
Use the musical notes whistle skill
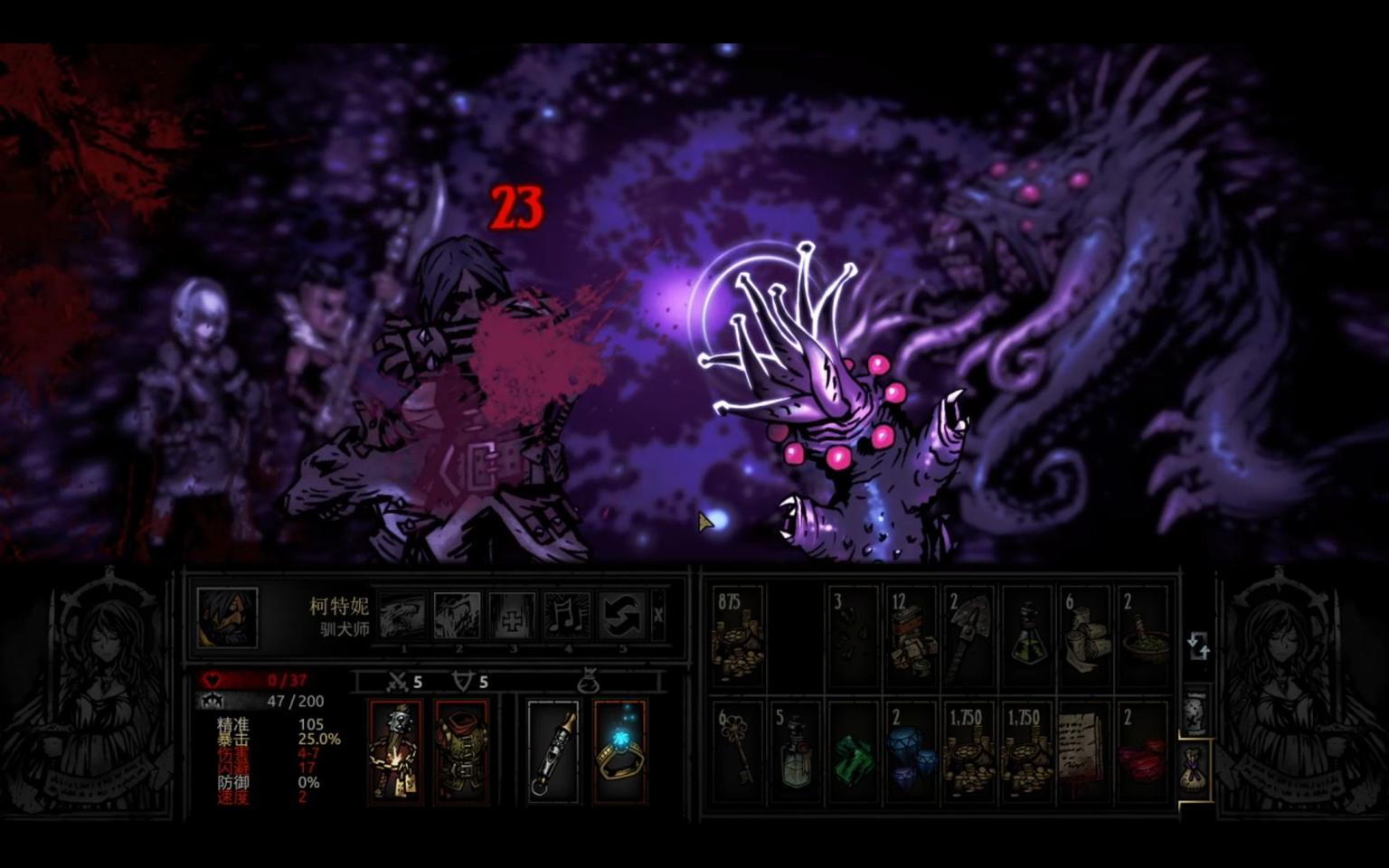[x=568, y=616]
